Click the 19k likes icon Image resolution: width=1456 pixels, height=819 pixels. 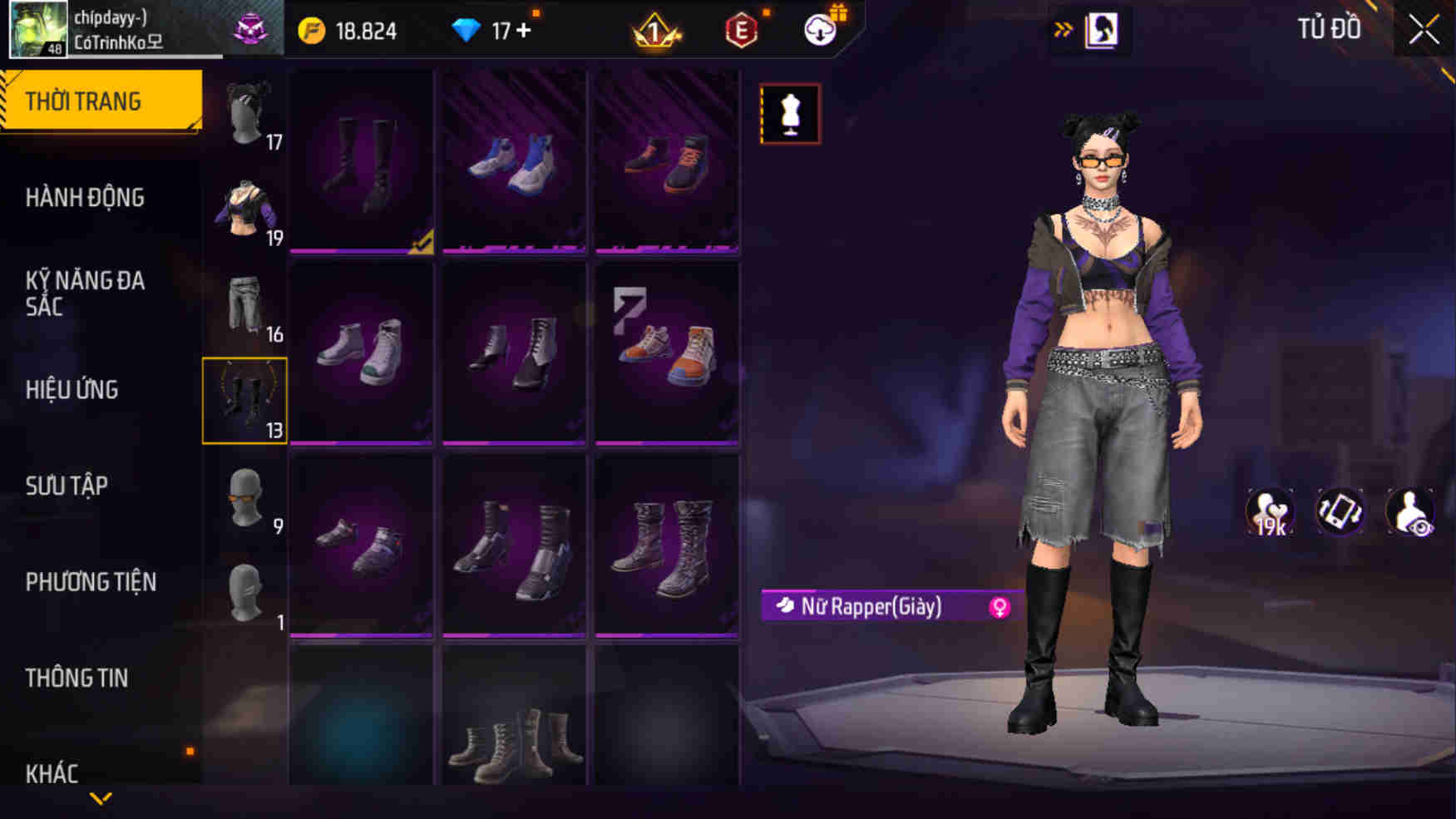pos(1270,513)
